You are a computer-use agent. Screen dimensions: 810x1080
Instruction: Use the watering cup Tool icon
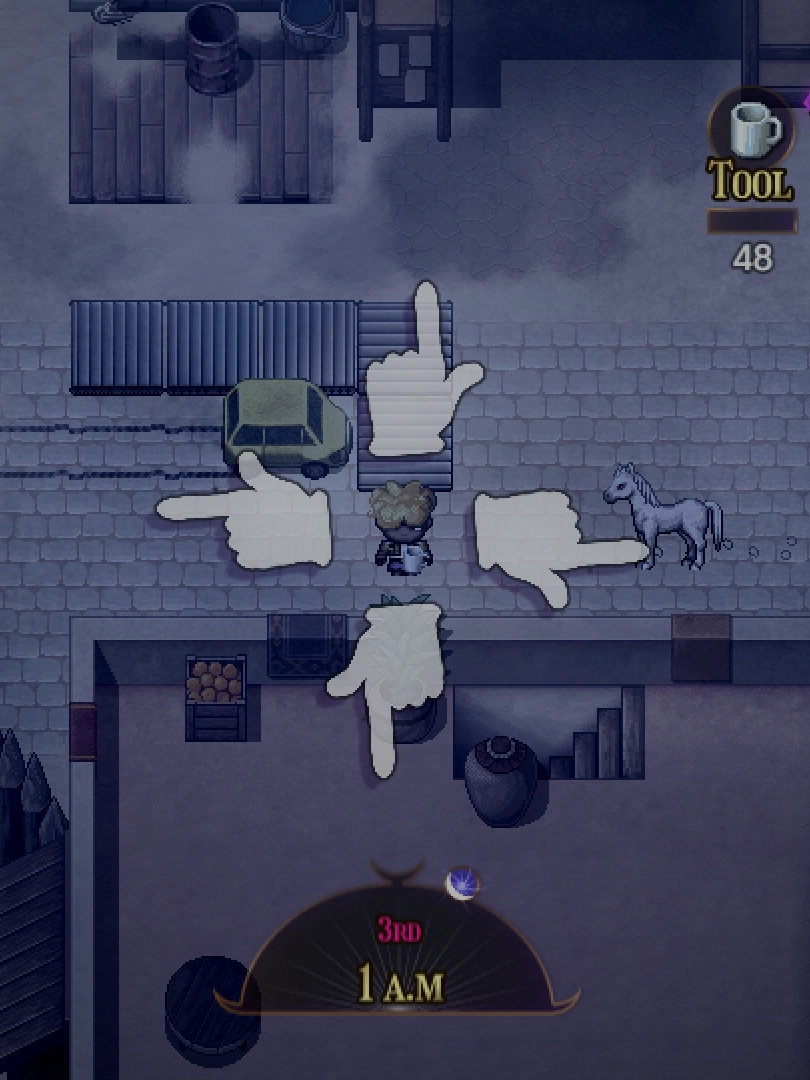pos(750,130)
